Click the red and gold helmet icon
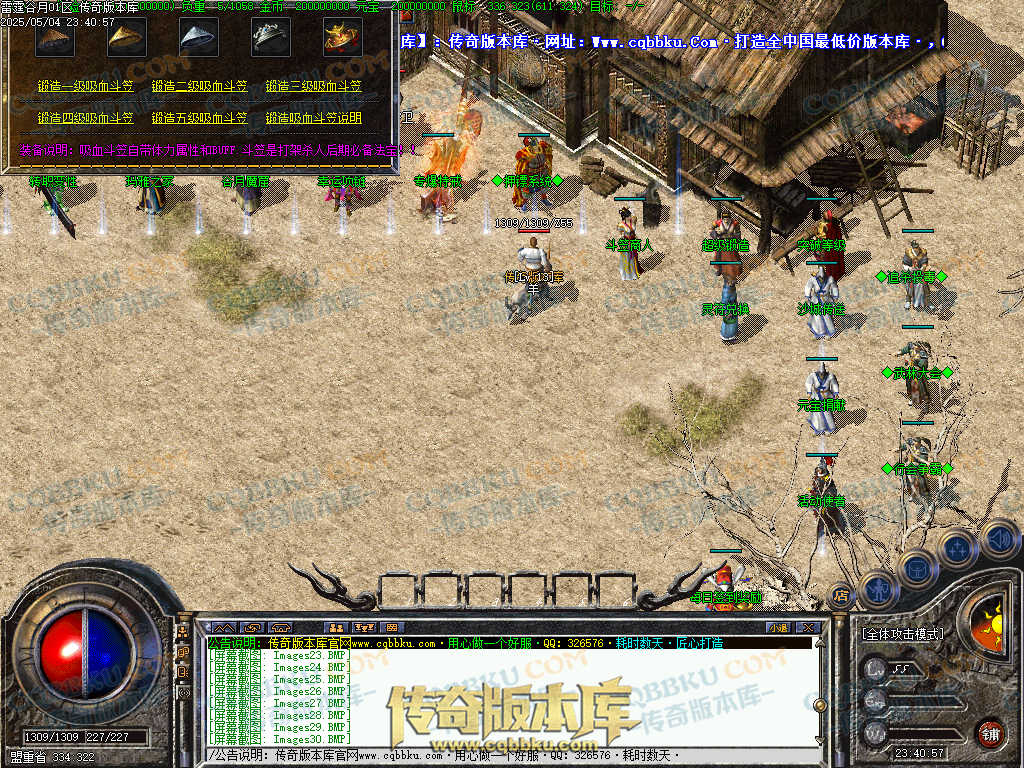The image size is (1024, 768). 342,38
